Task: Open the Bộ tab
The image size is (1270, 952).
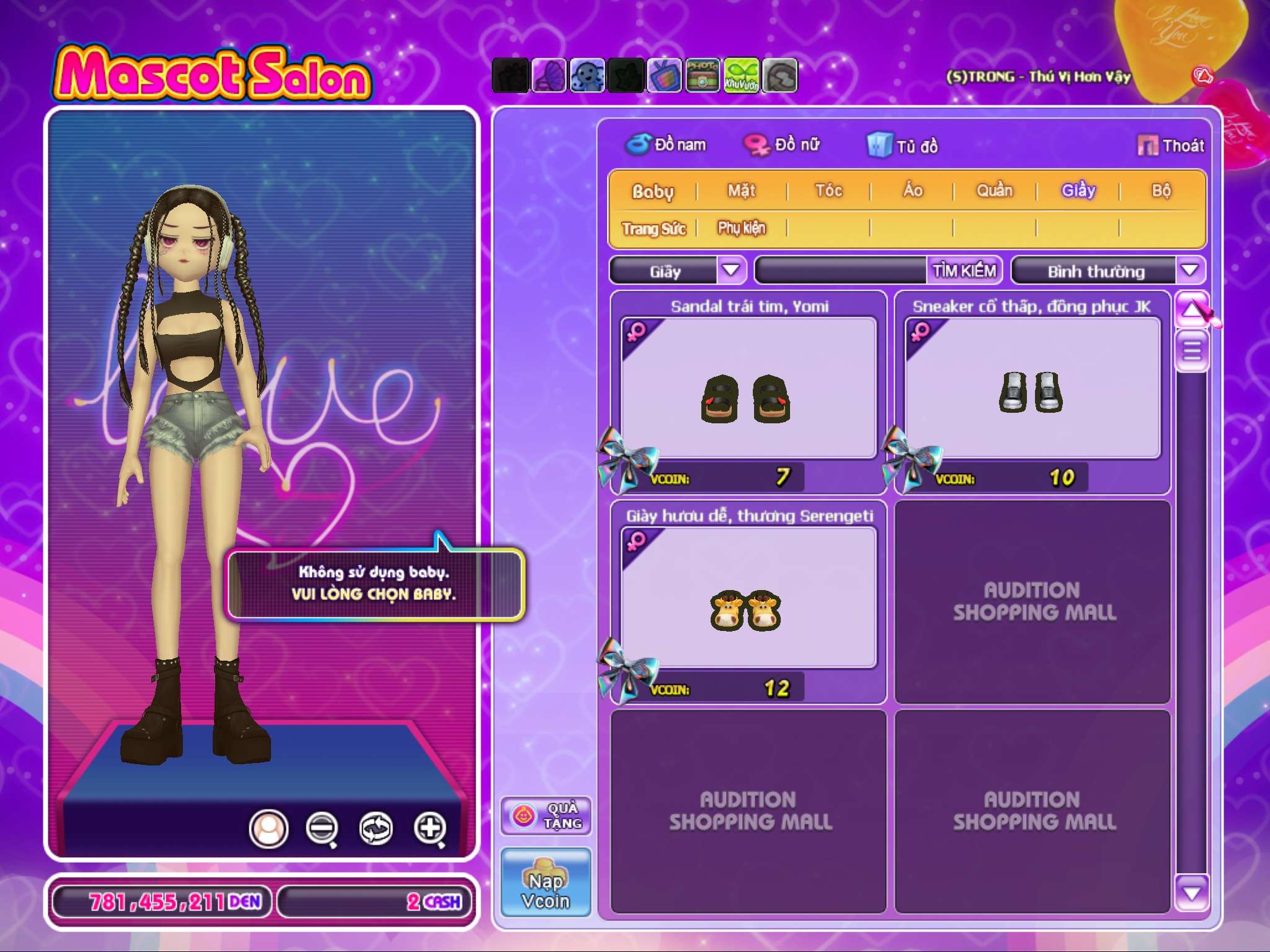Action: pos(1161,191)
